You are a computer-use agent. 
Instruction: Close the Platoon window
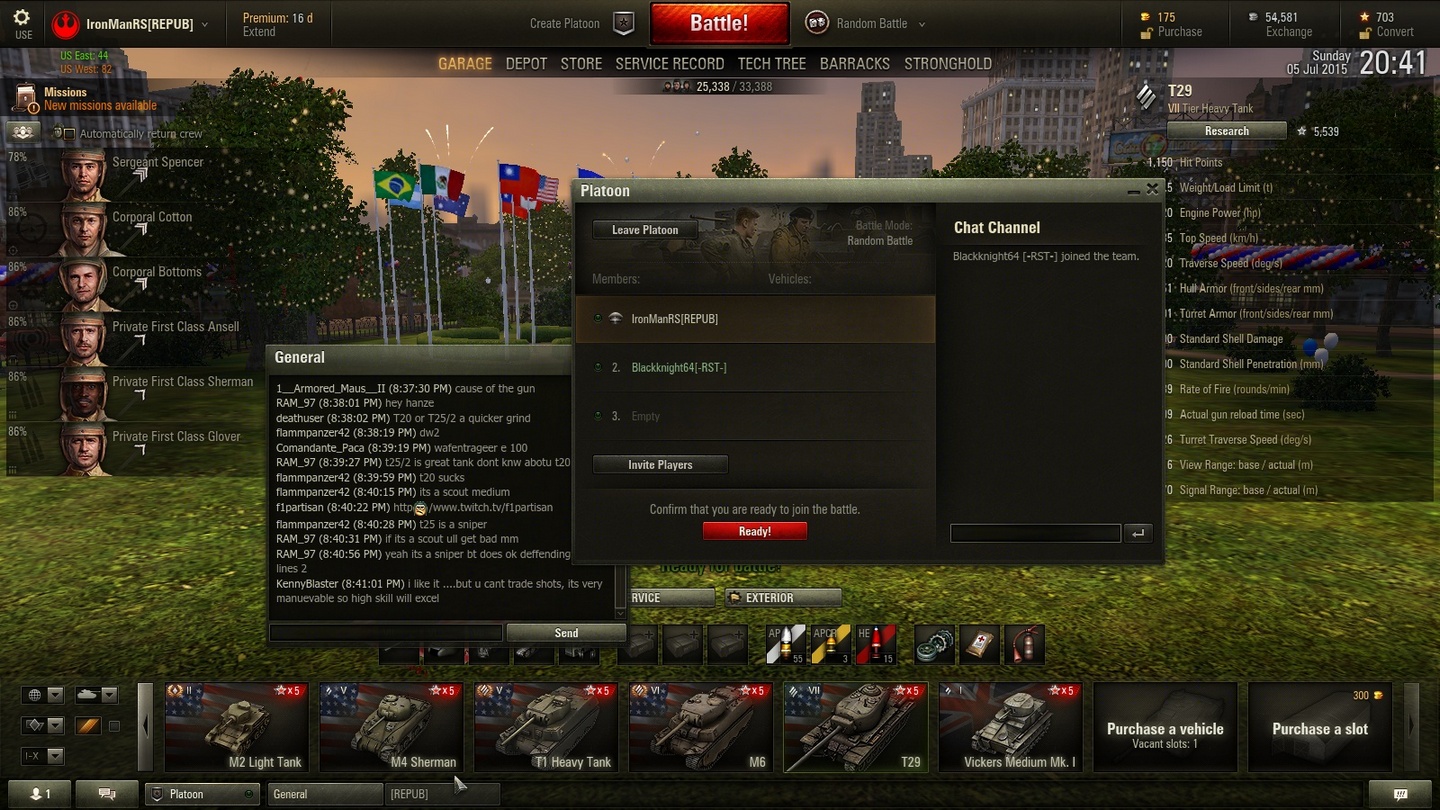(1152, 189)
